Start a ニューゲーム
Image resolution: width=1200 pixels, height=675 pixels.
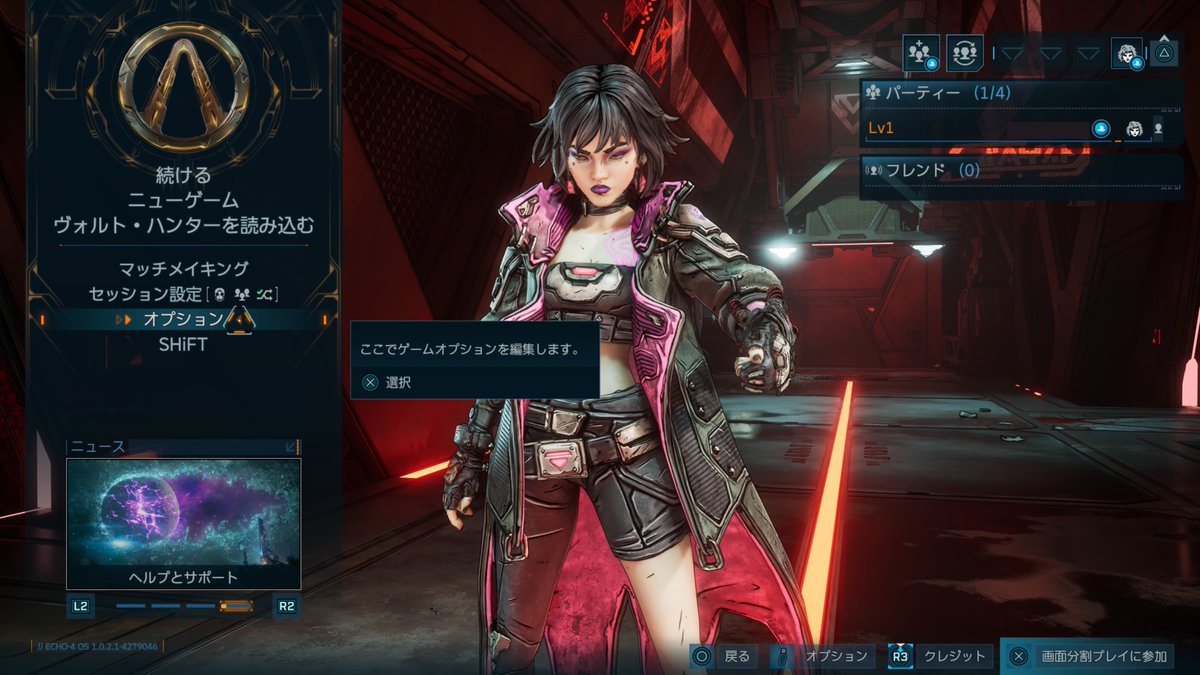182,201
